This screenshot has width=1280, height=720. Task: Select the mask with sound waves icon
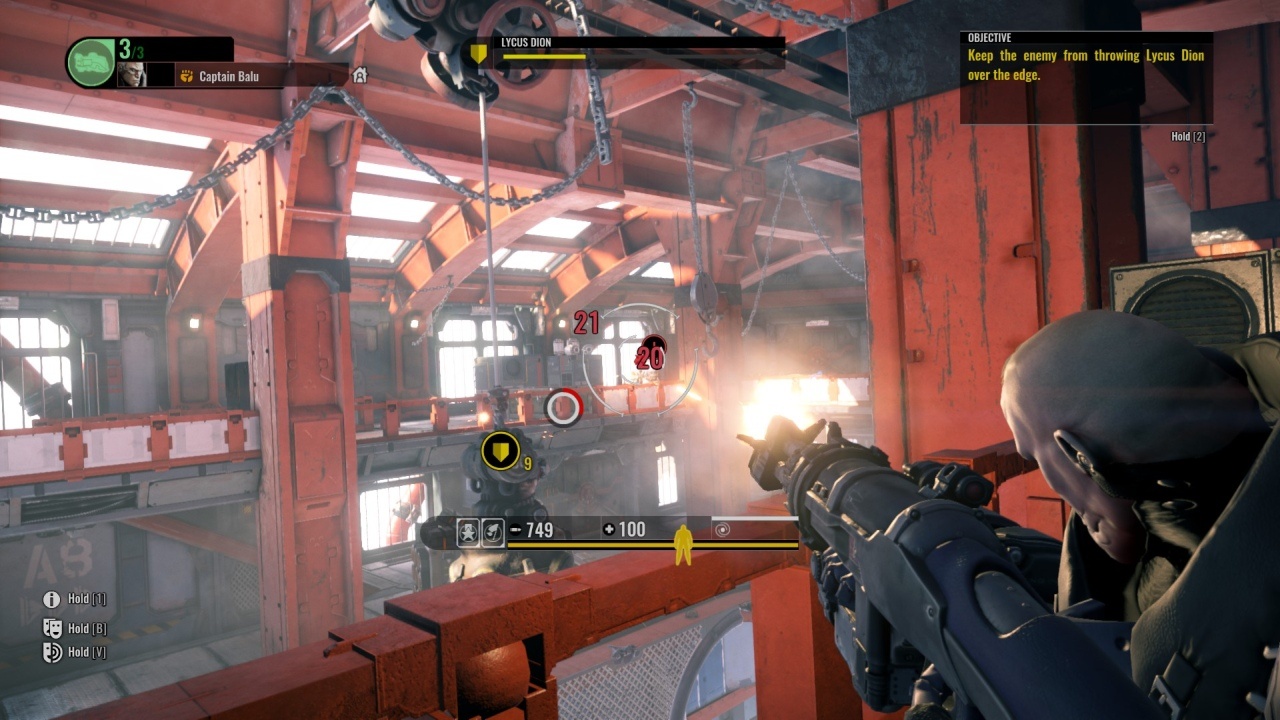tap(52, 652)
